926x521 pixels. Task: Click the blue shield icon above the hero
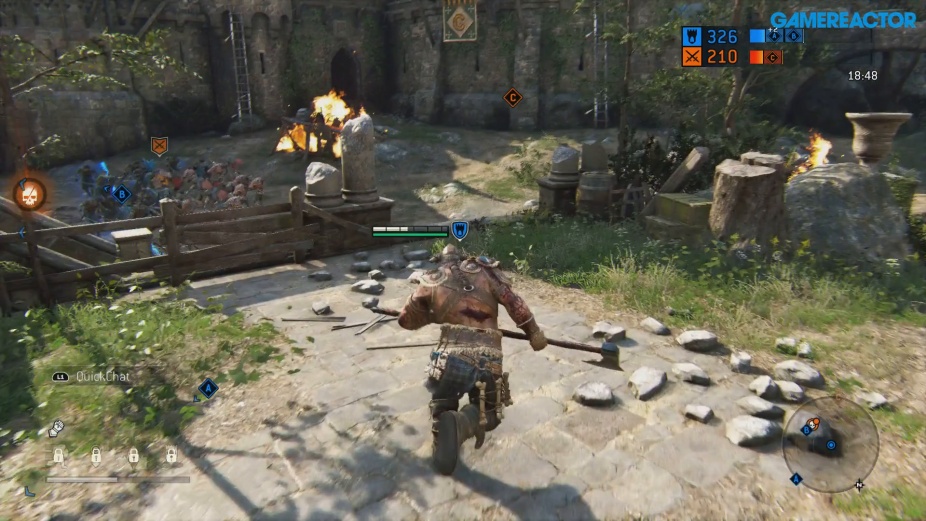459,231
